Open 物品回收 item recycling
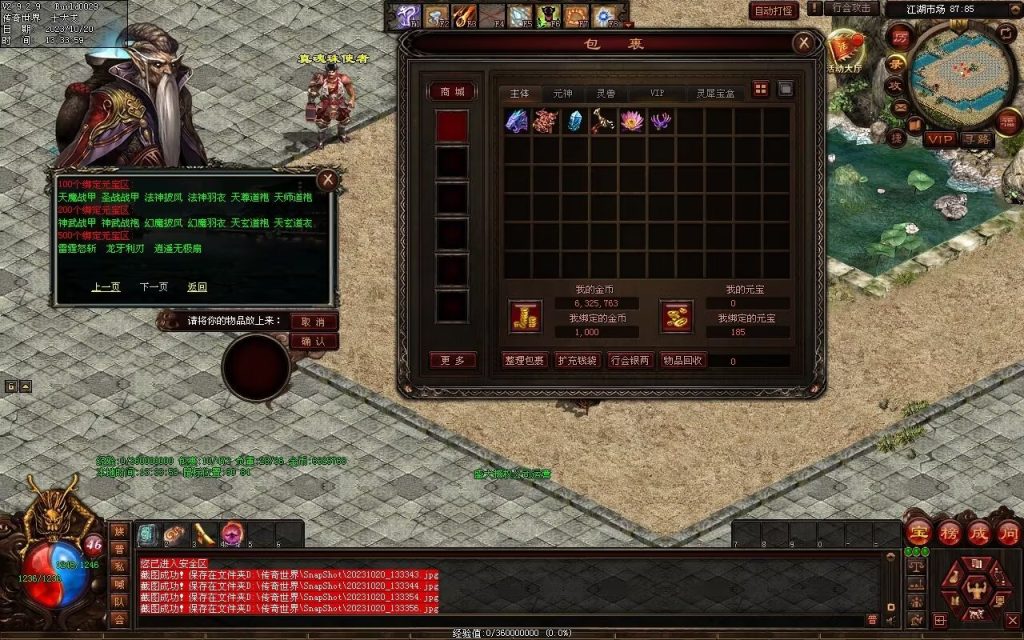 pyautogui.click(x=683, y=360)
